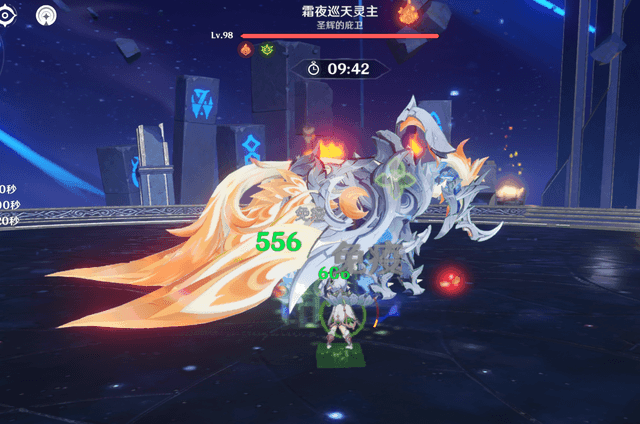Open the round signal-star icon menu

tap(46, 16)
